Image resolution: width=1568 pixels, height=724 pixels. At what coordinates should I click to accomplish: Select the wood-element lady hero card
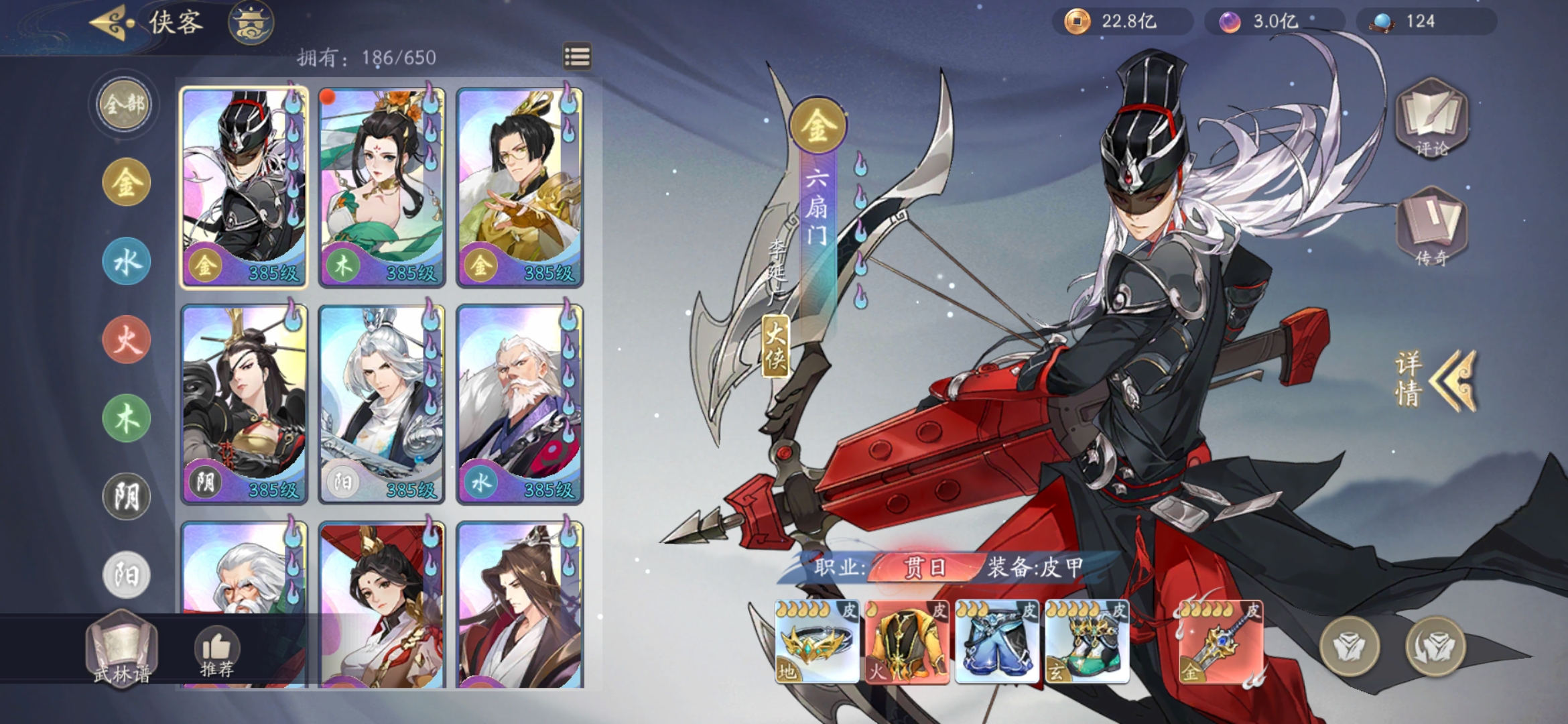[381, 188]
